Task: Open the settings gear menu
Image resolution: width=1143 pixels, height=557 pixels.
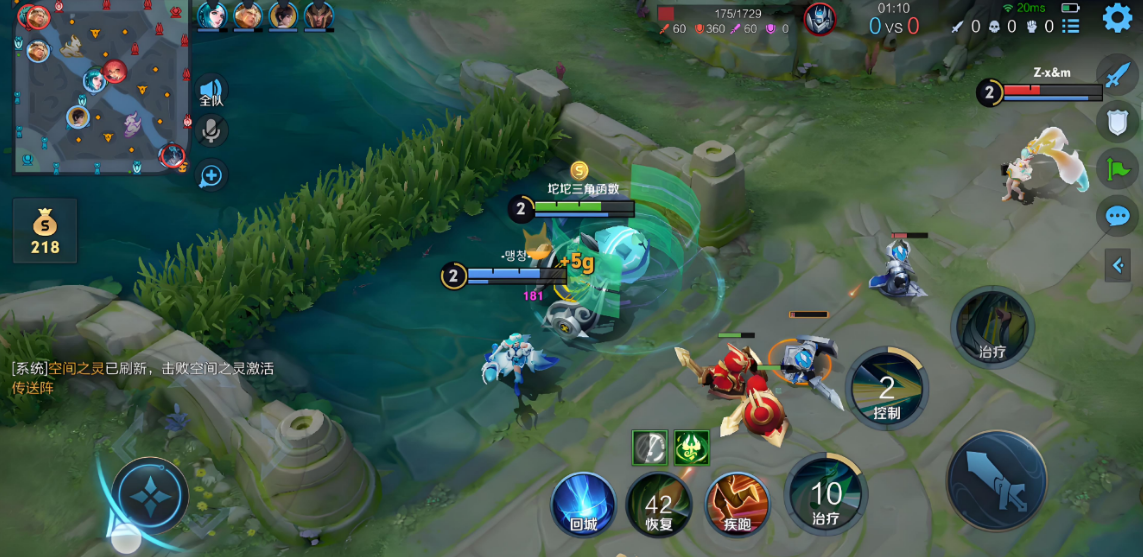Action: click(x=1117, y=18)
